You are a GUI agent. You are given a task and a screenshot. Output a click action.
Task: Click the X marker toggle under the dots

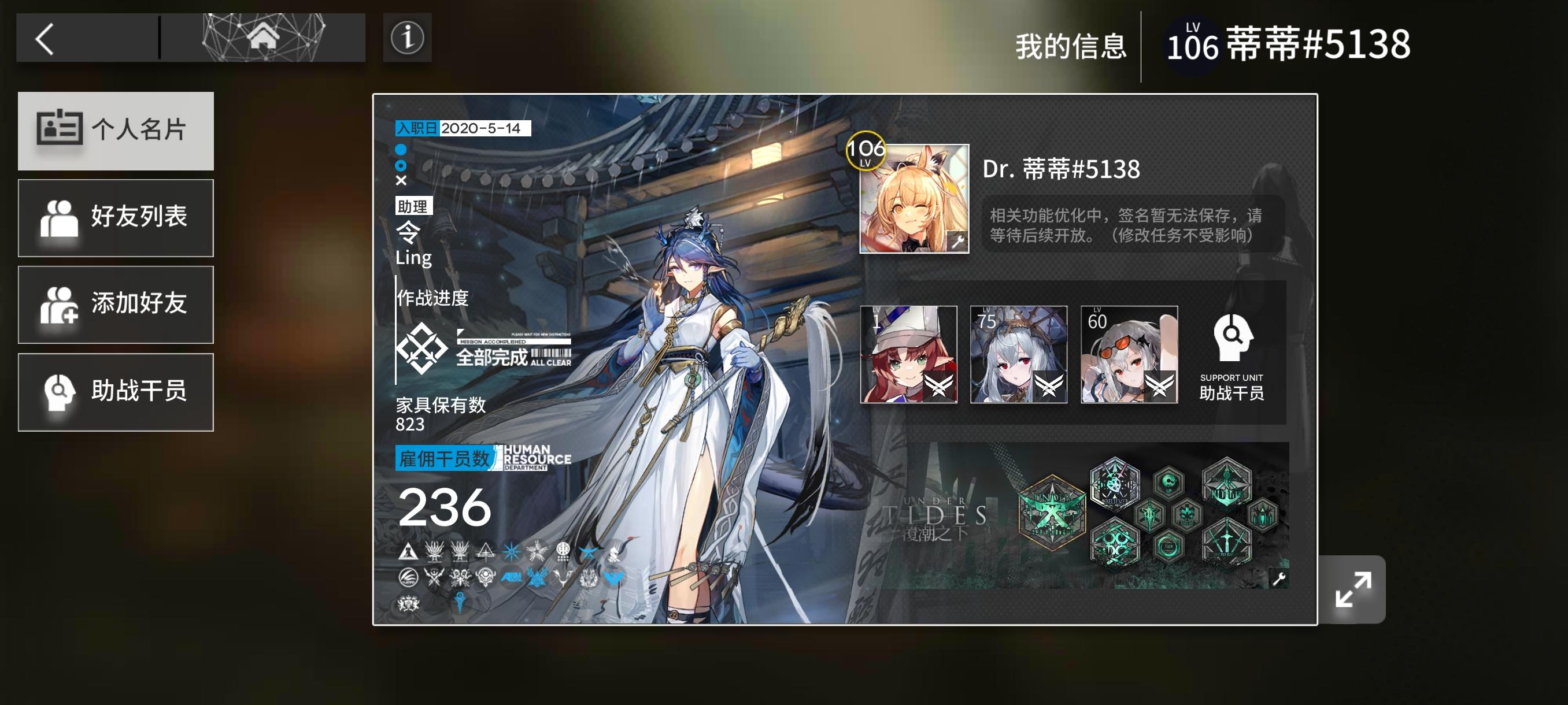pyautogui.click(x=401, y=180)
